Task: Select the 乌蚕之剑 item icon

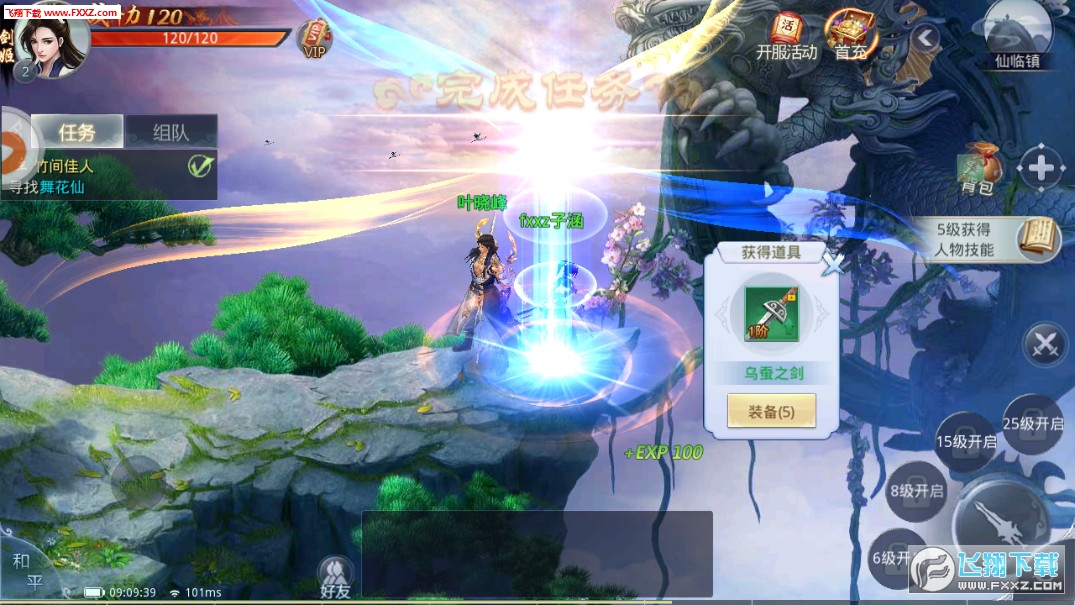Action: [770, 314]
